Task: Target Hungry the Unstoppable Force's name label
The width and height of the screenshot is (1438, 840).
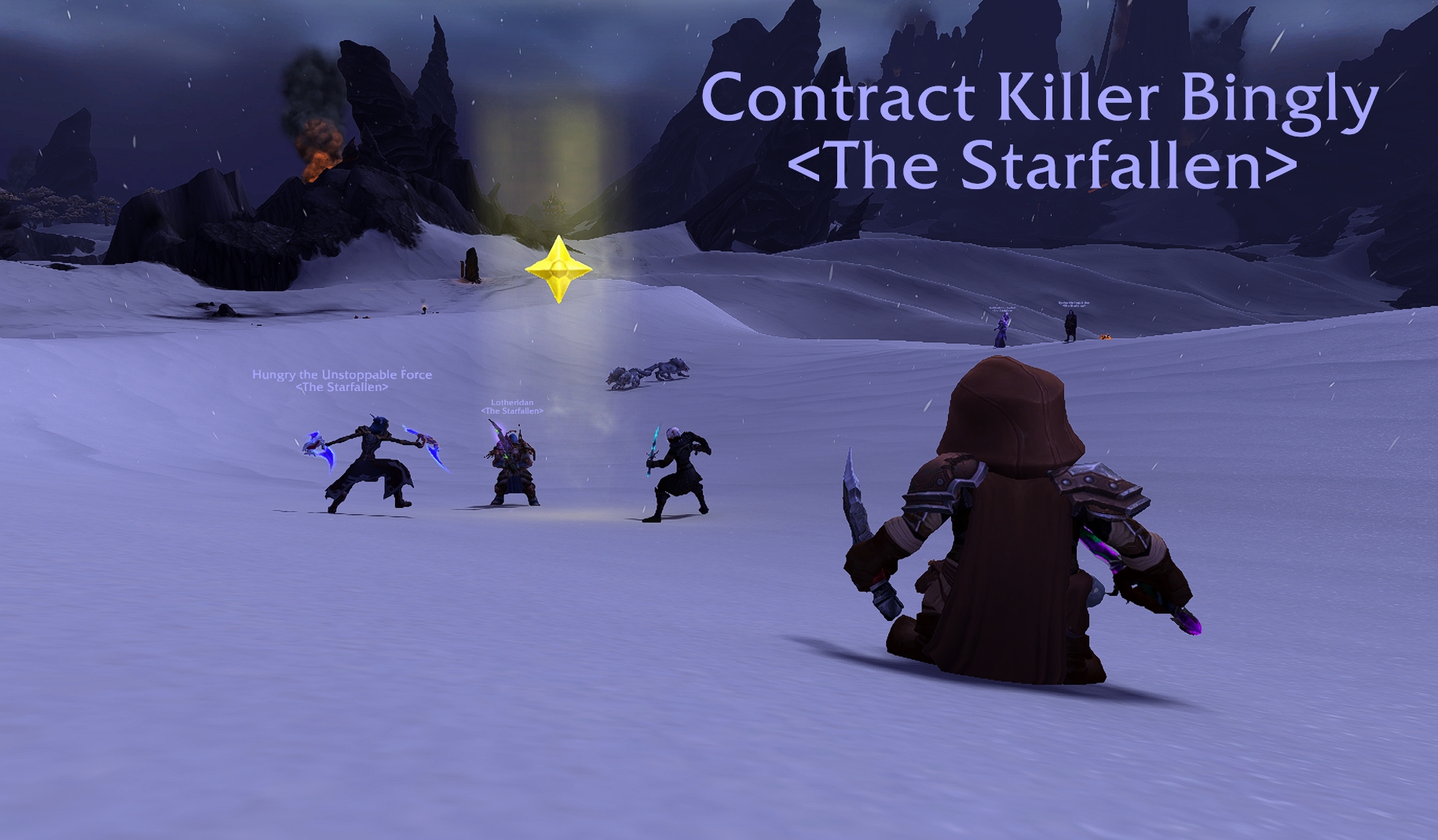Action: [x=342, y=374]
